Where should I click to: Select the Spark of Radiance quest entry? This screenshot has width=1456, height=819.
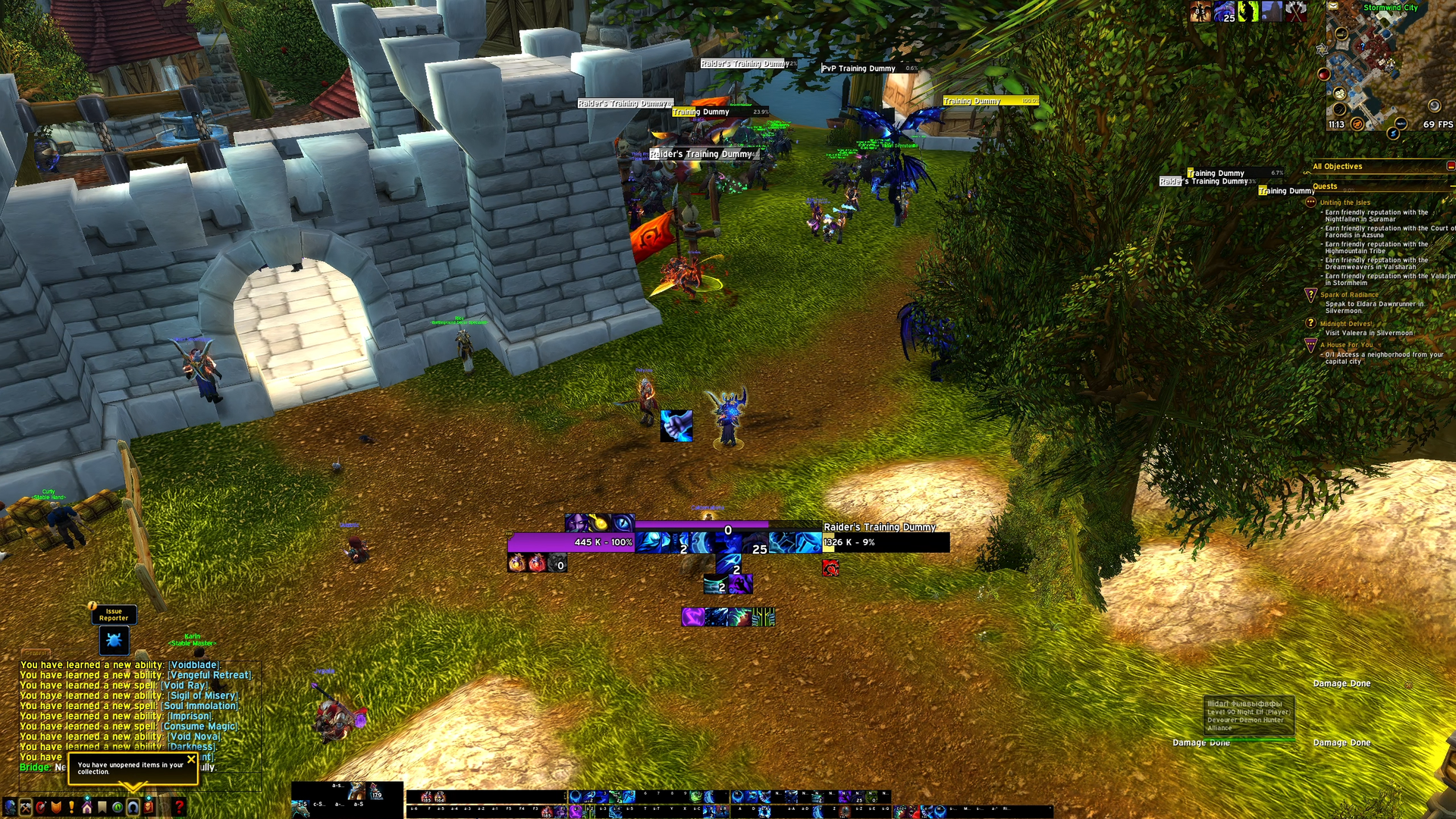[1349, 295]
